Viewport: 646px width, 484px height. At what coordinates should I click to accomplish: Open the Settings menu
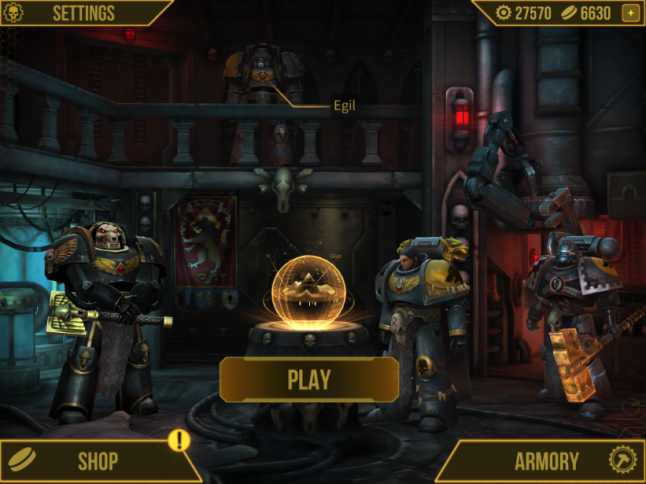click(x=82, y=13)
